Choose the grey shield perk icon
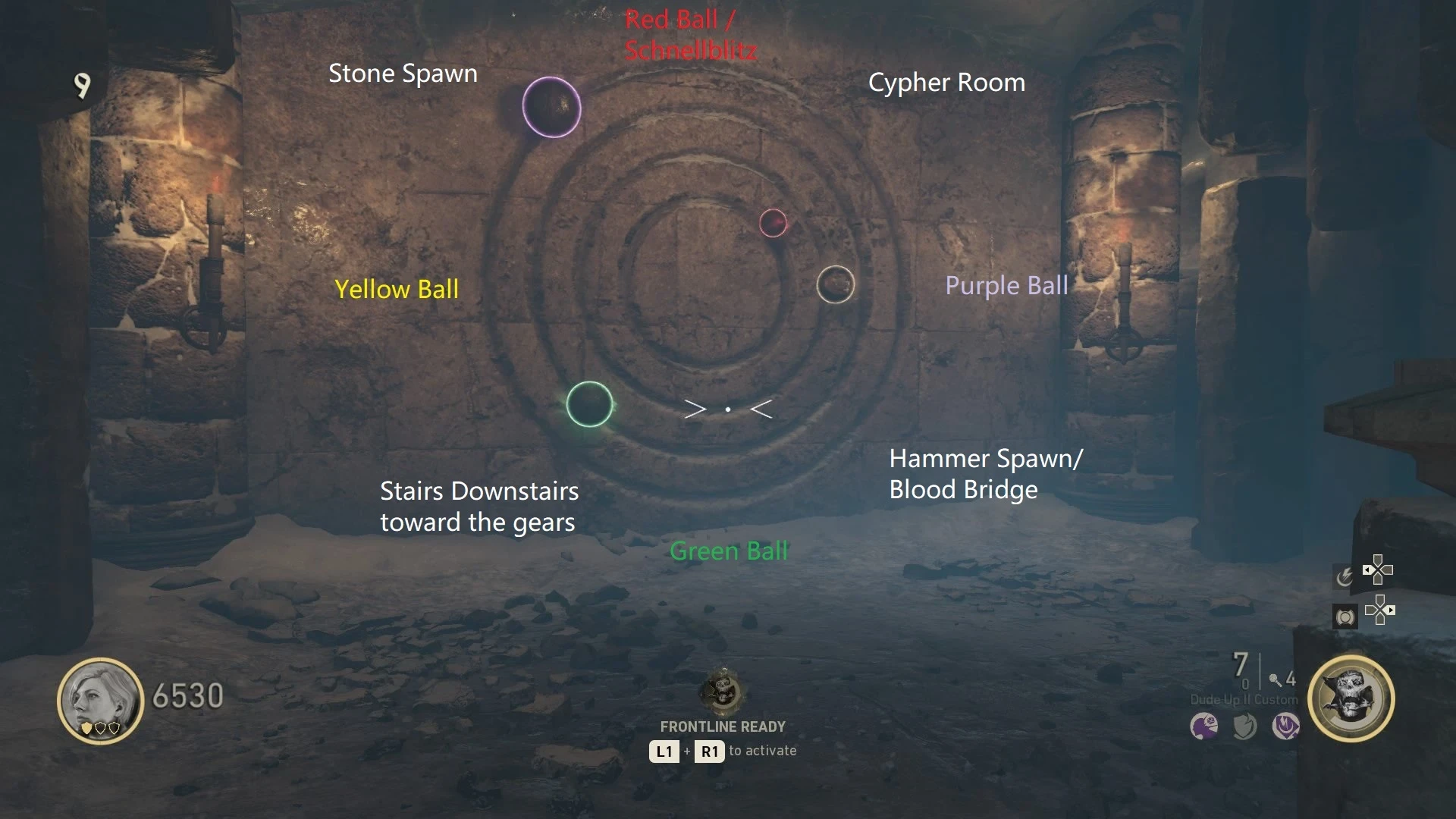 coord(1244,726)
